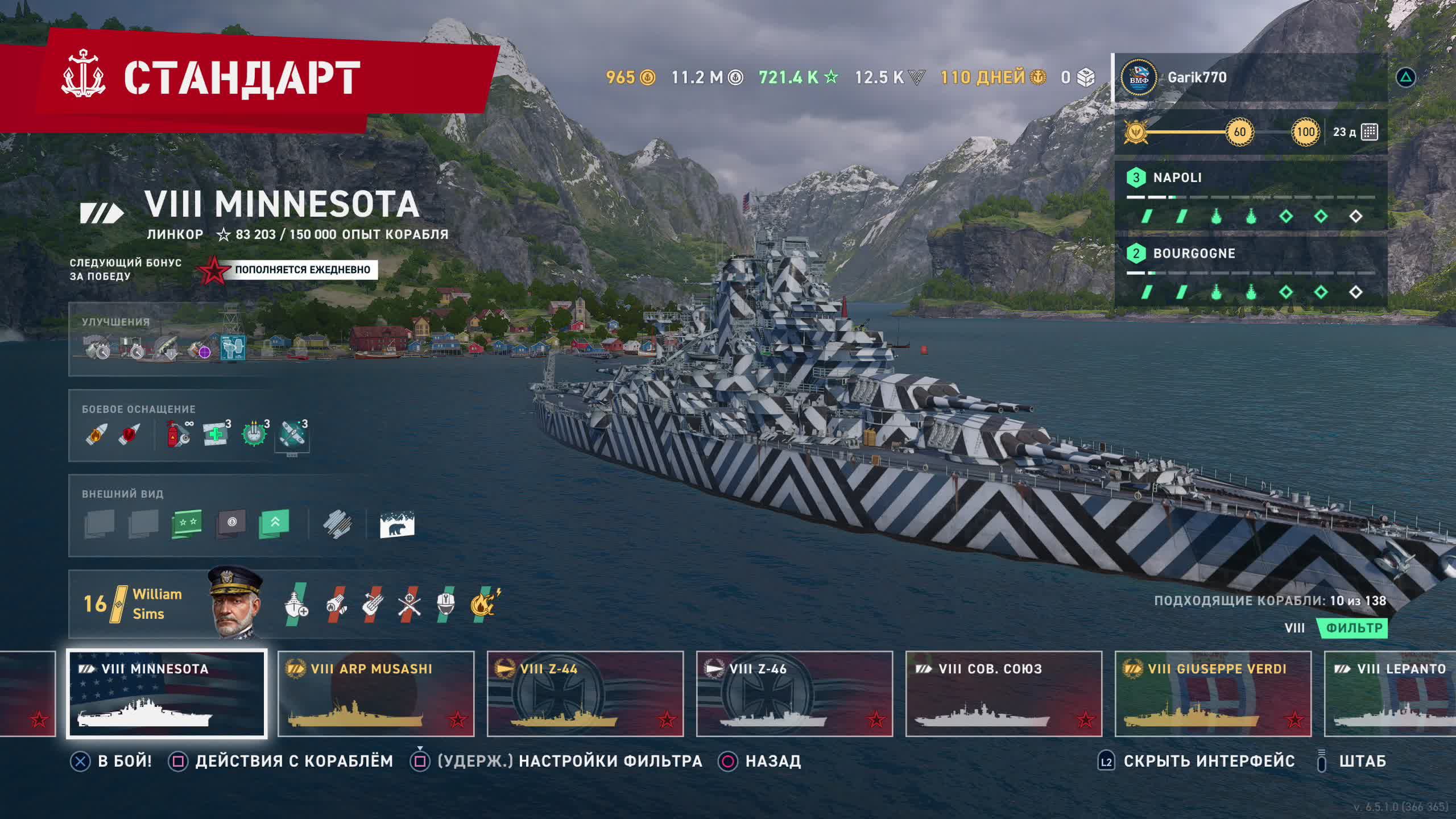This screenshot has width=1456, height=819.
Task: Select the VIII ARP Musashi ship card
Action: [376, 693]
